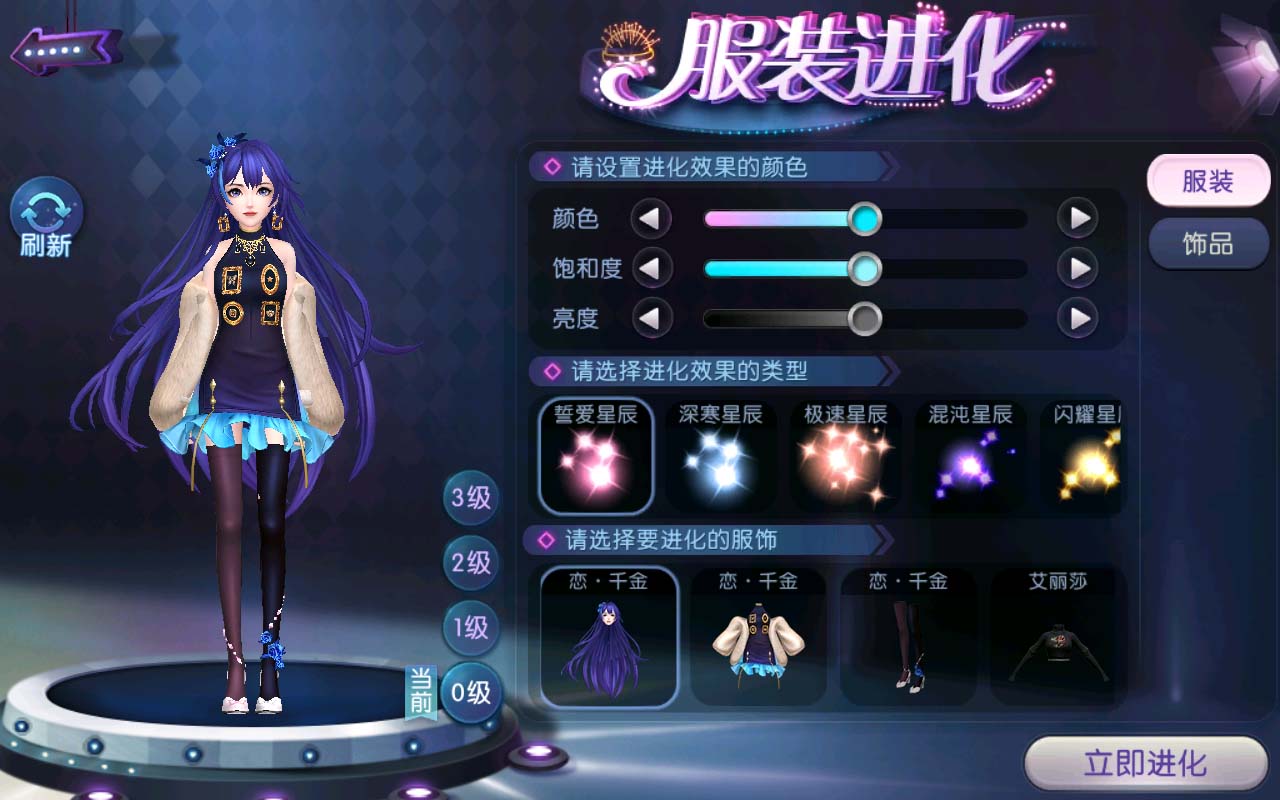Reduce 亮度 brightness with left arrow
Viewport: 1280px width, 800px height.
(651, 319)
